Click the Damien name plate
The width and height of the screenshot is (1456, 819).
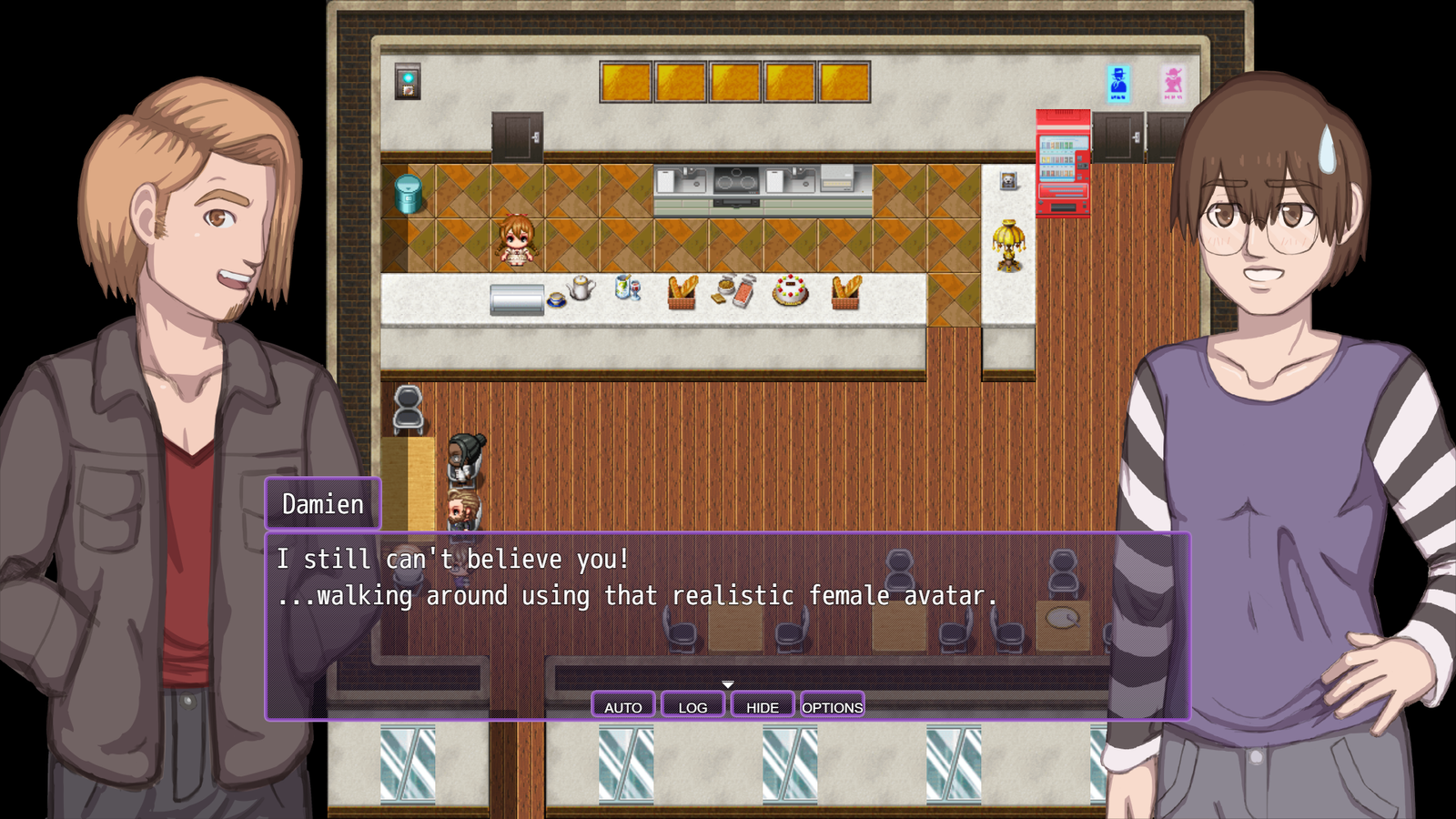[321, 501]
